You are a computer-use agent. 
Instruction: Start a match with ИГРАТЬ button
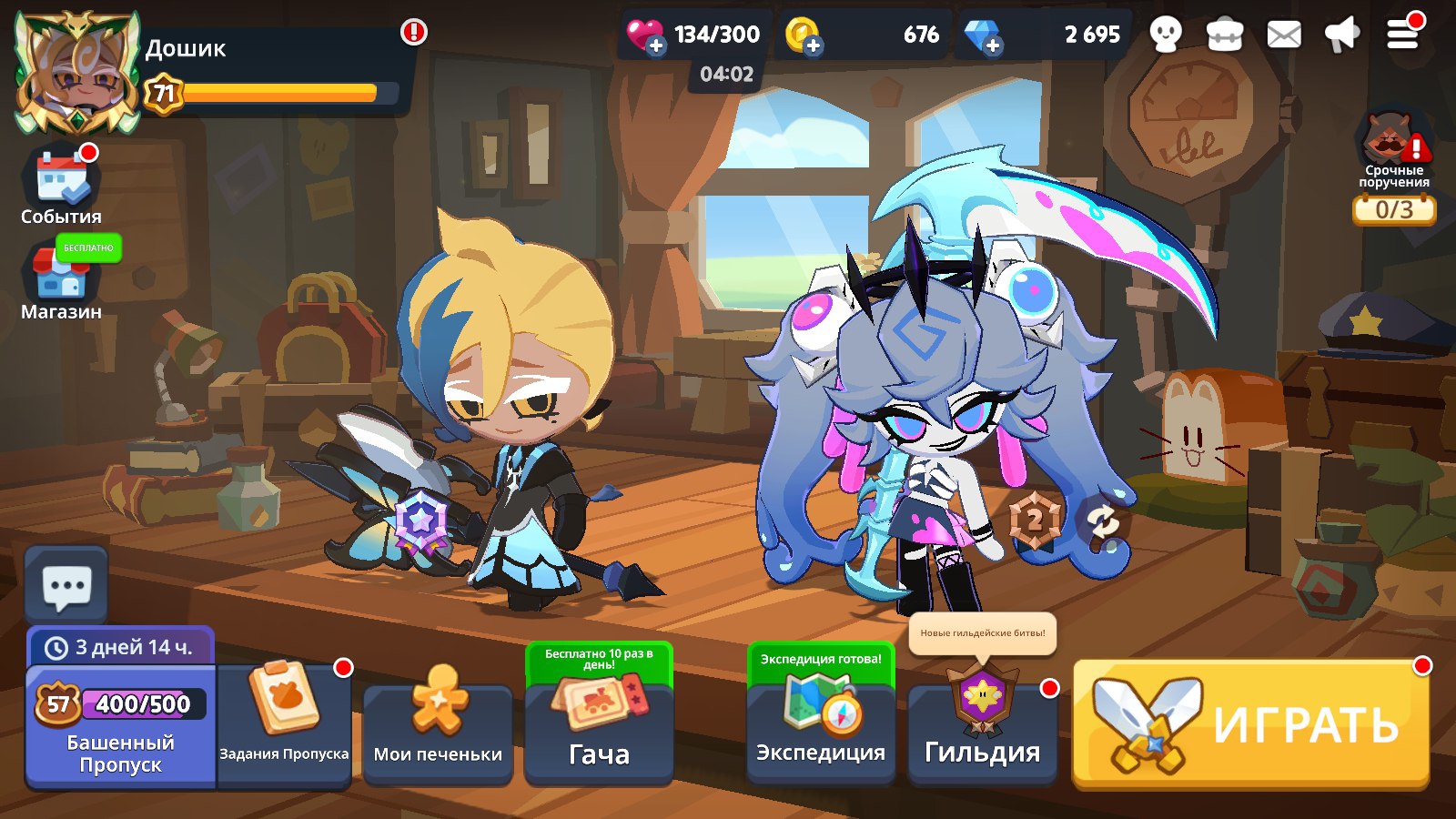[x=1251, y=723]
